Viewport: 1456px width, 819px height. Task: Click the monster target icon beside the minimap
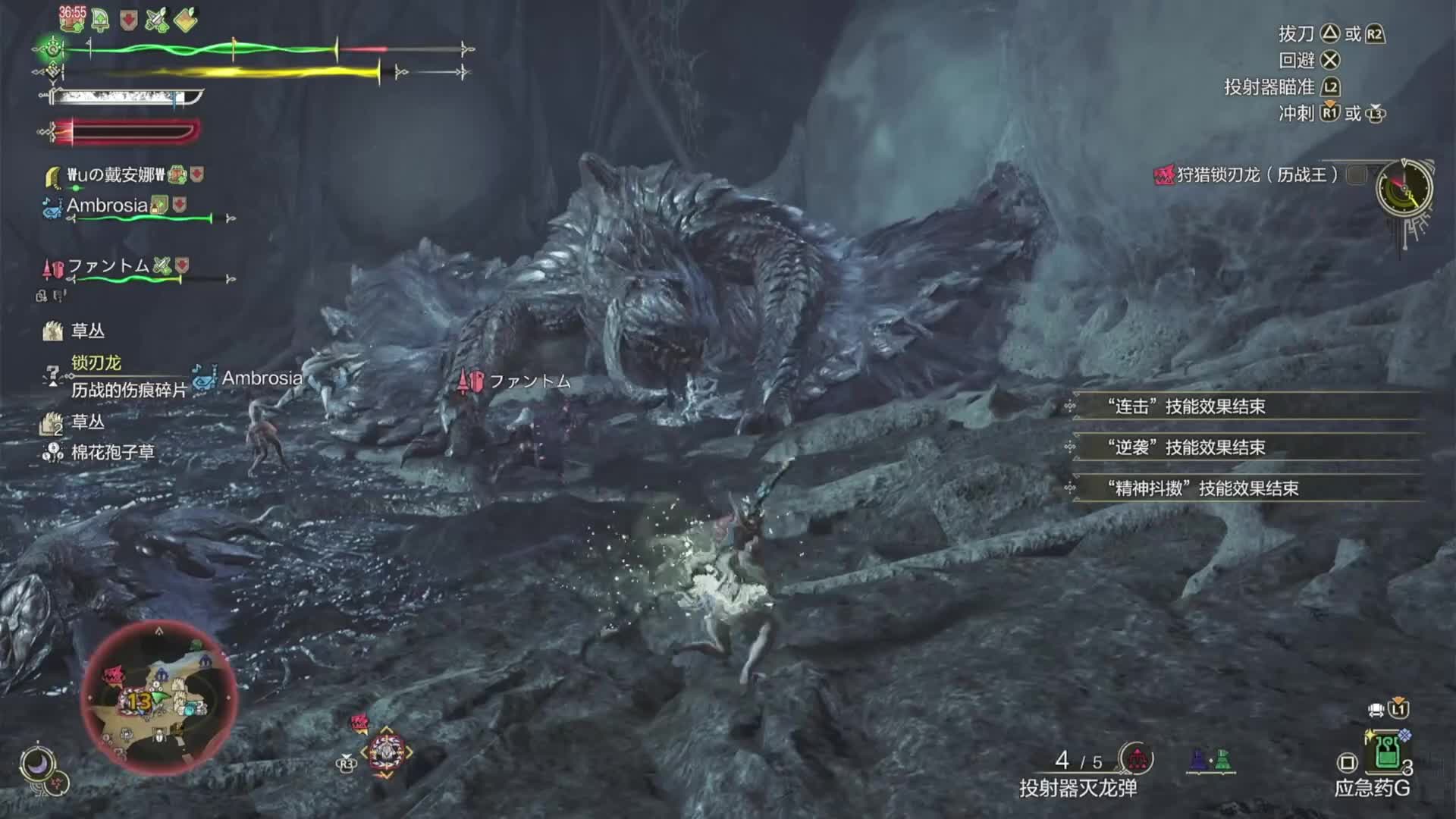coord(386,752)
